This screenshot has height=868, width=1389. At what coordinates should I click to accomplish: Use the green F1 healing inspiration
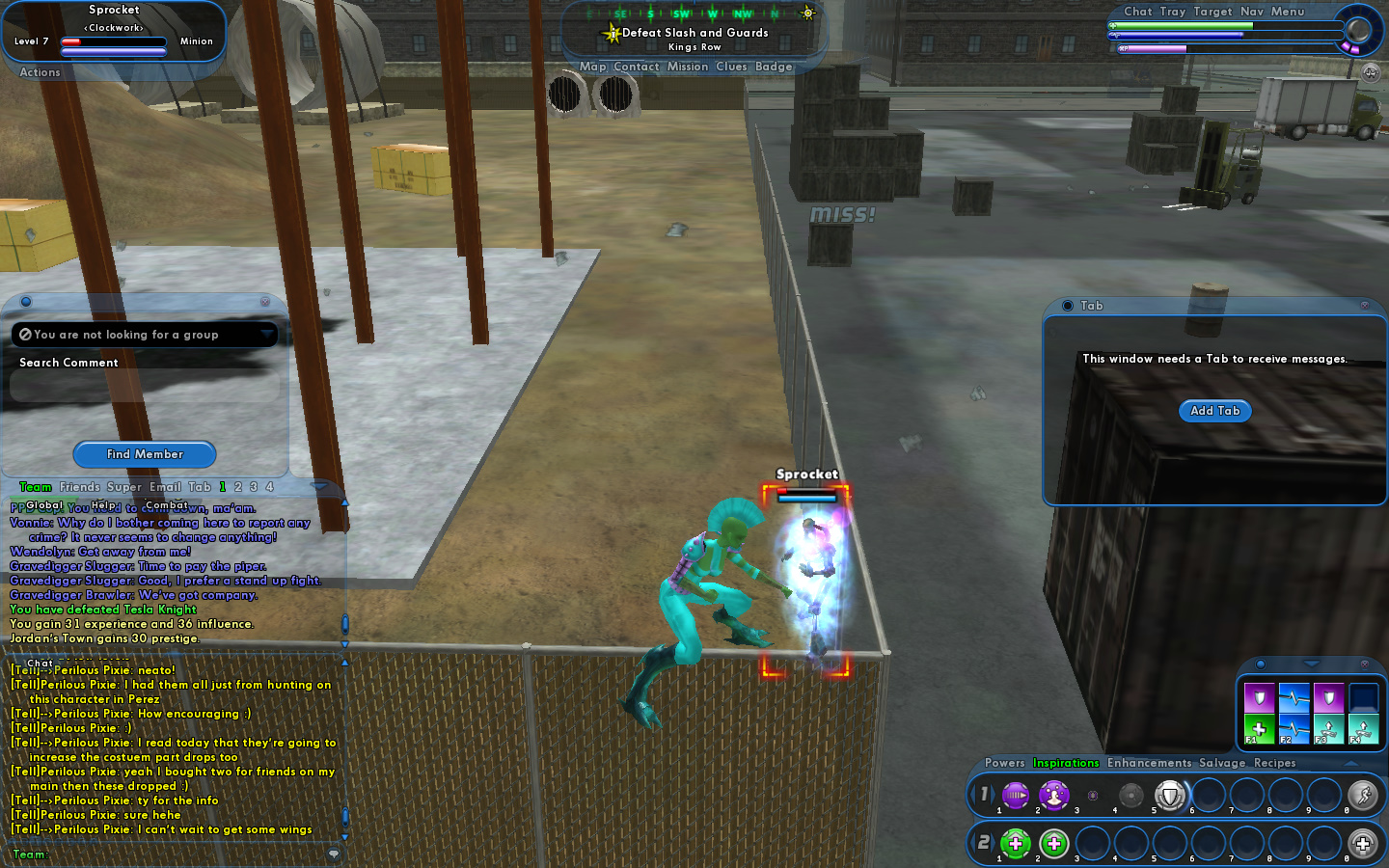coord(1259,729)
